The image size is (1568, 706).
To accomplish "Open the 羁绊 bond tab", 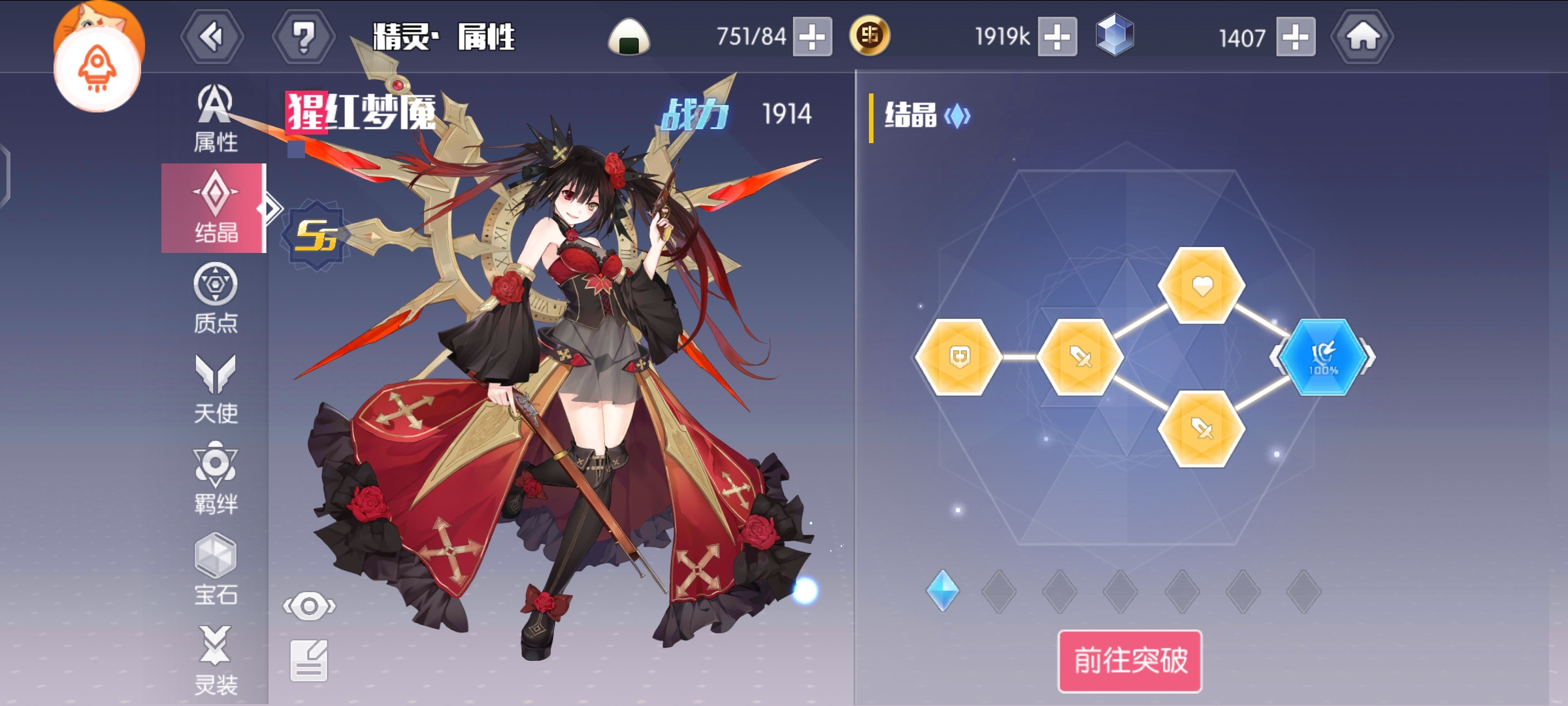I will click(215, 479).
